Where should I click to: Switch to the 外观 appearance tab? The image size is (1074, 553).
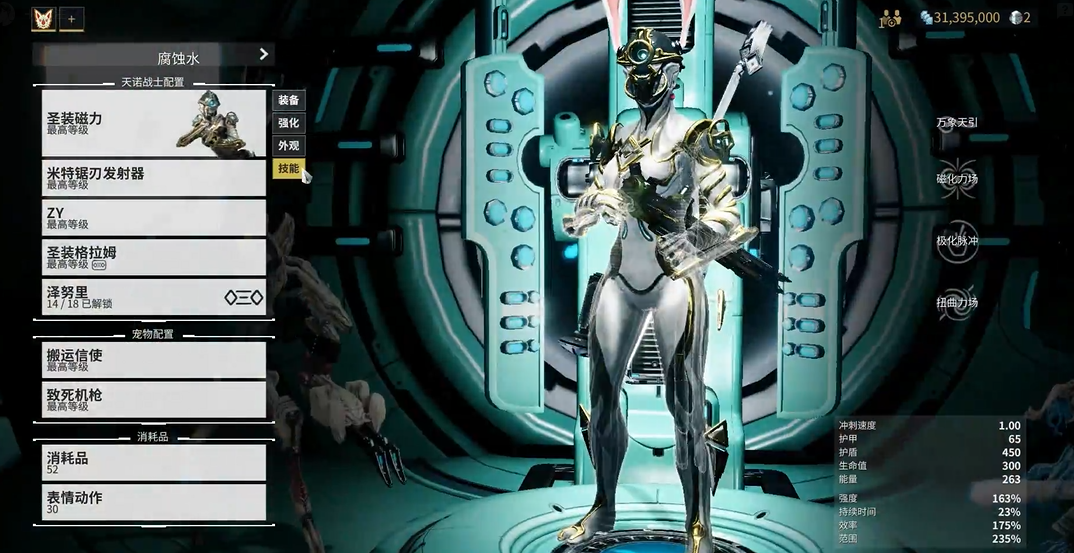tap(288, 146)
